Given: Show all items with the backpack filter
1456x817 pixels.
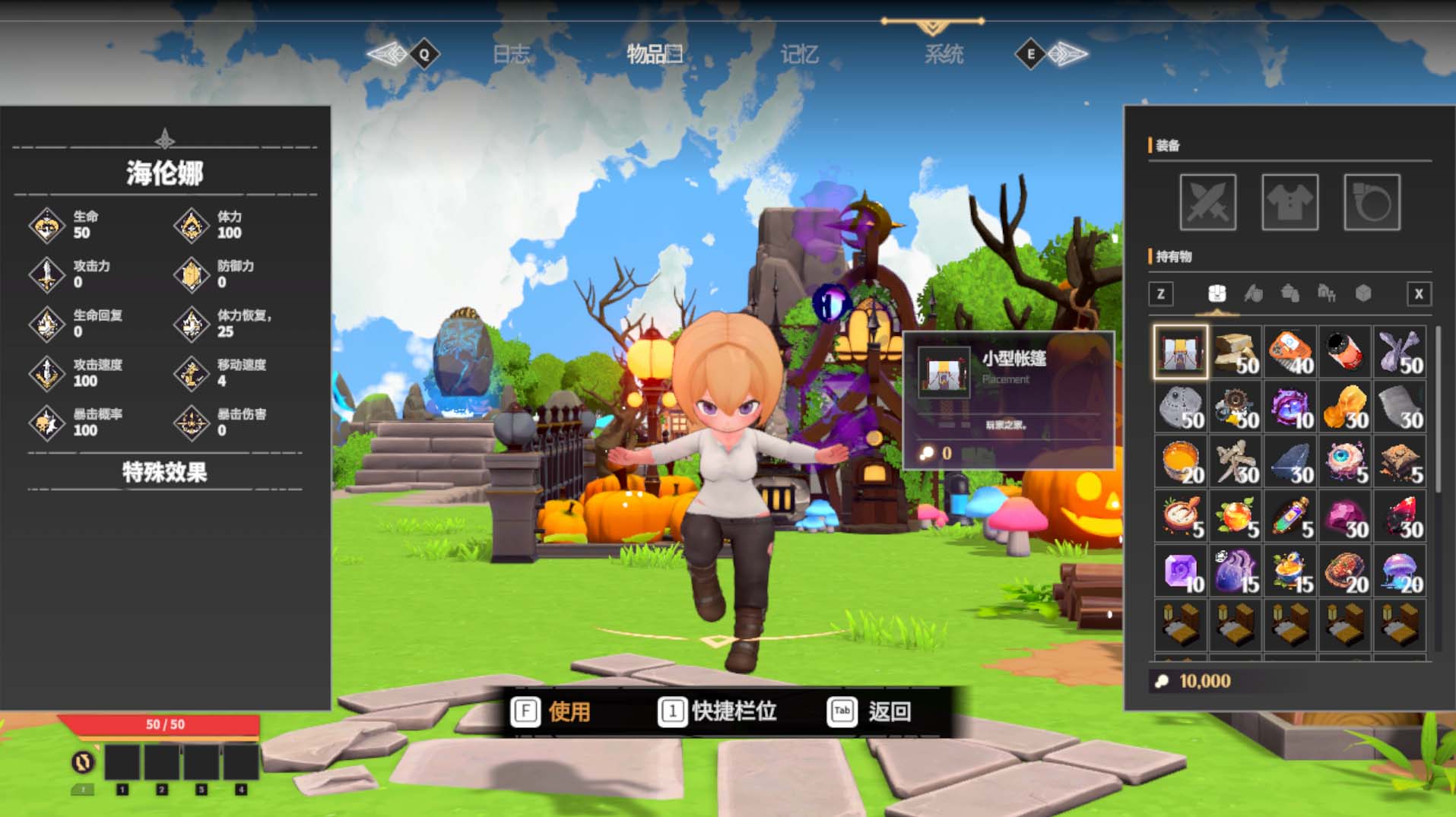Looking at the screenshot, I should pos(1217,293).
